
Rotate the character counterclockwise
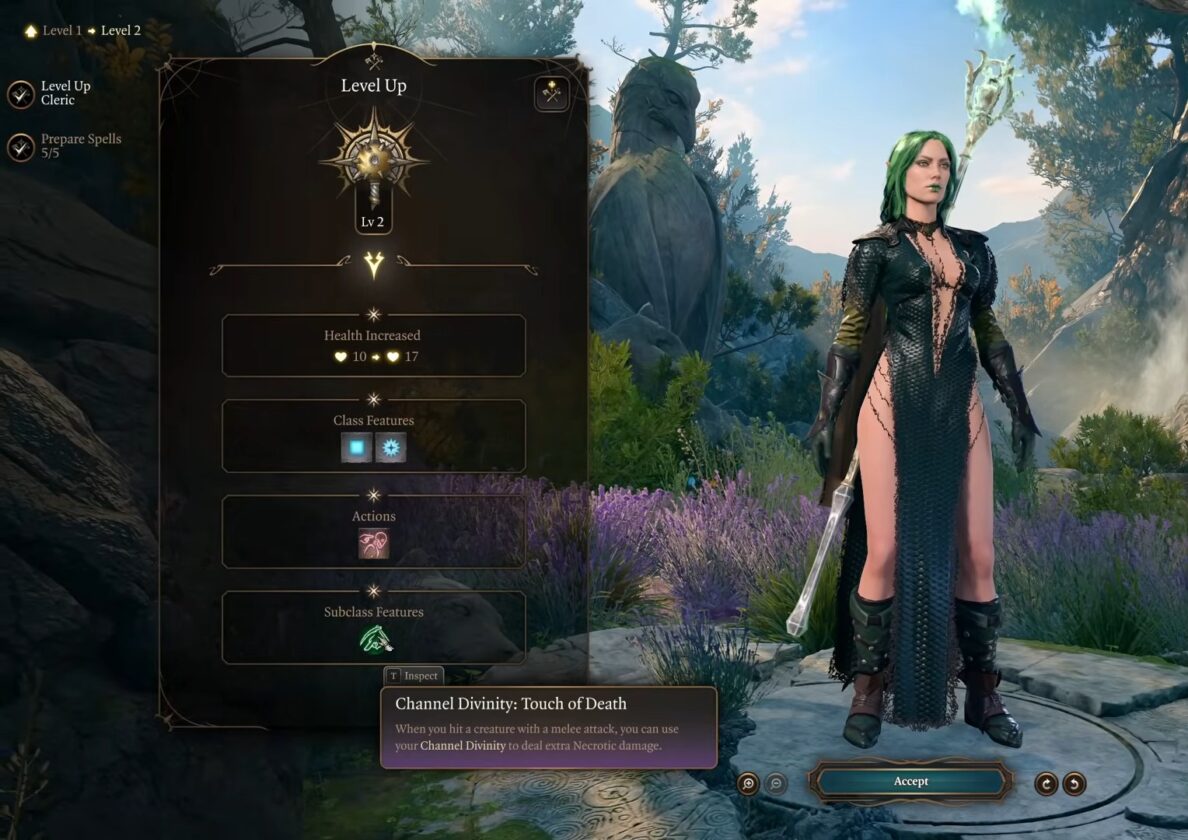pos(1074,783)
